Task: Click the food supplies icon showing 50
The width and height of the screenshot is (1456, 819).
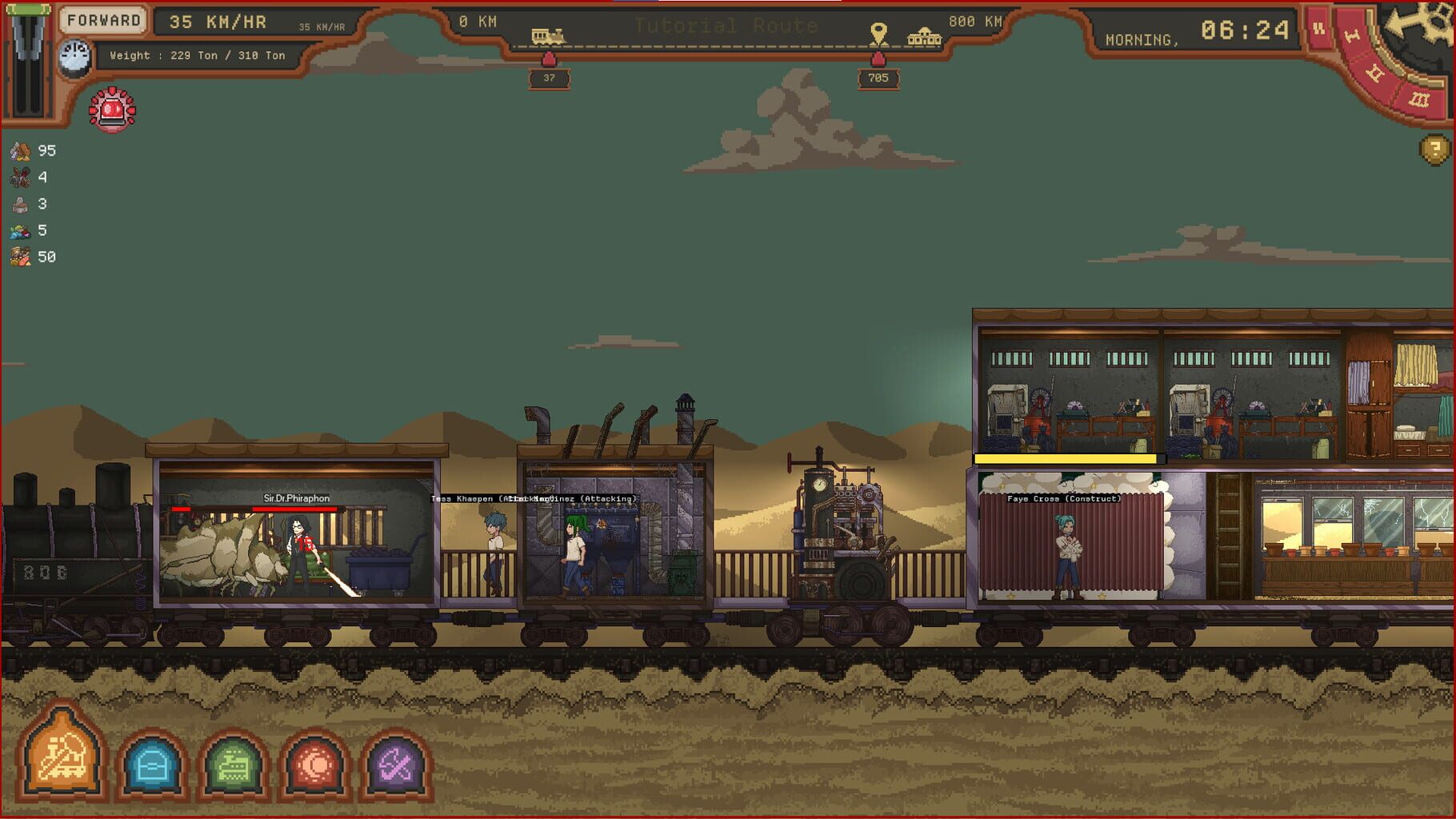Action: pyautogui.click(x=20, y=257)
